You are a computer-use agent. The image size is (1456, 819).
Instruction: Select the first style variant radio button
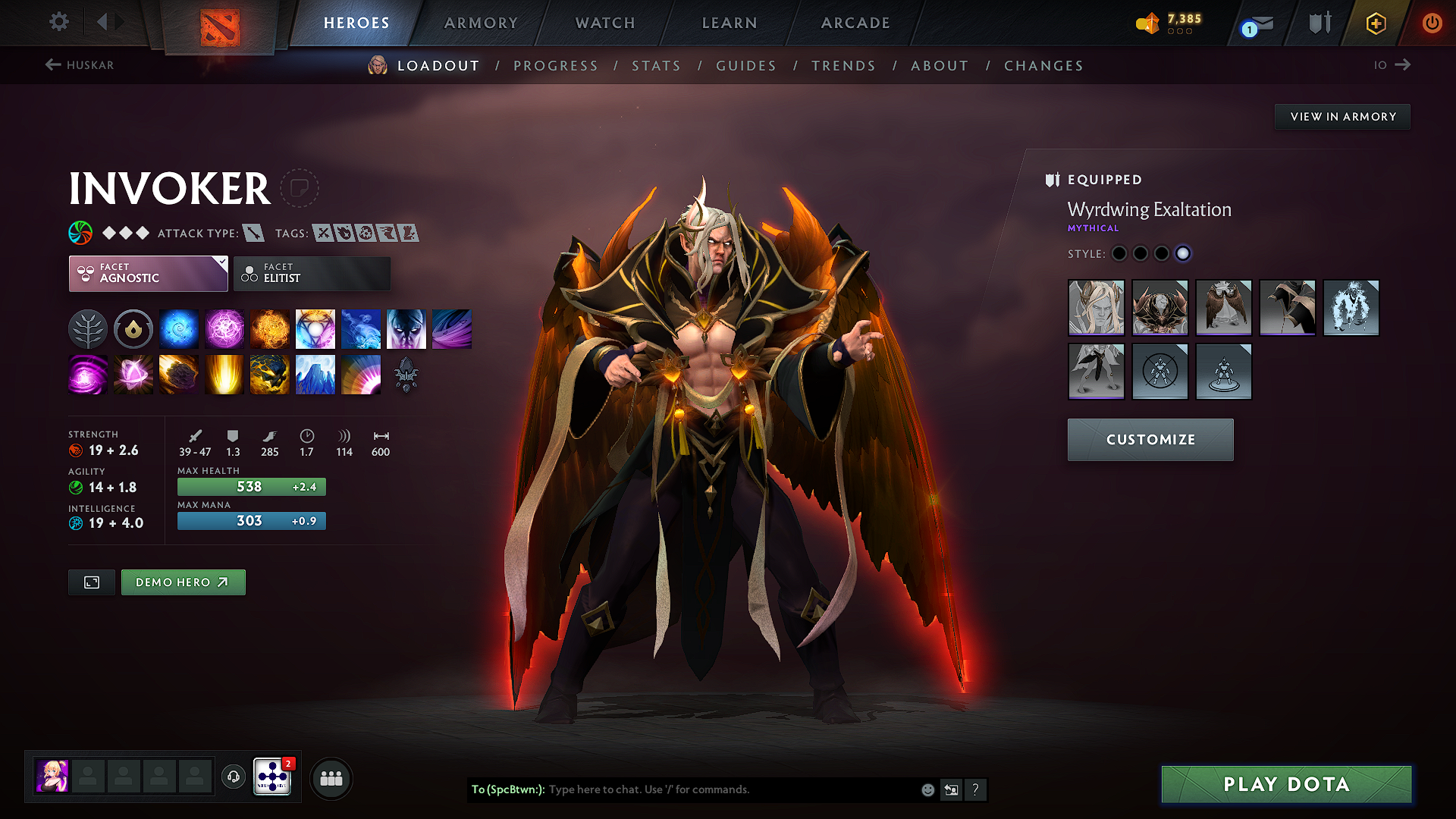click(x=1119, y=254)
